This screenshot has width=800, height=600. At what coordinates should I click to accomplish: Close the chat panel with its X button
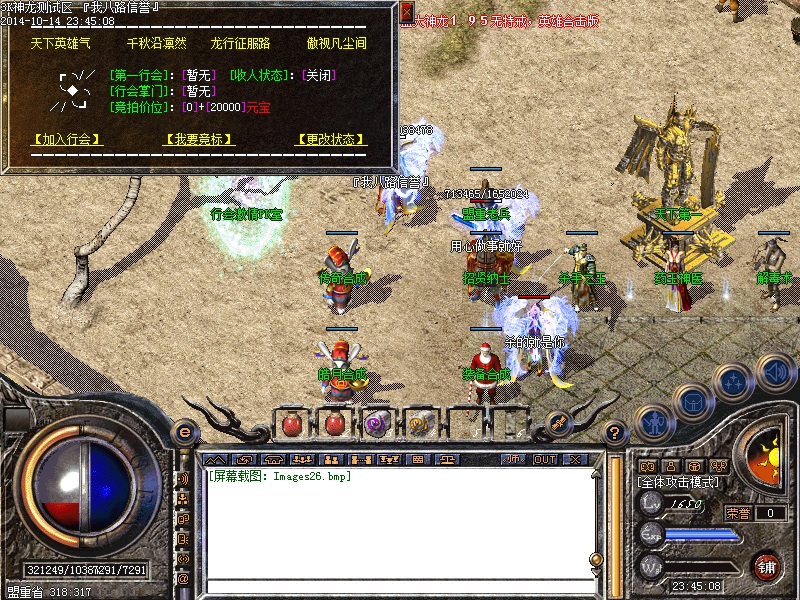point(575,459)
